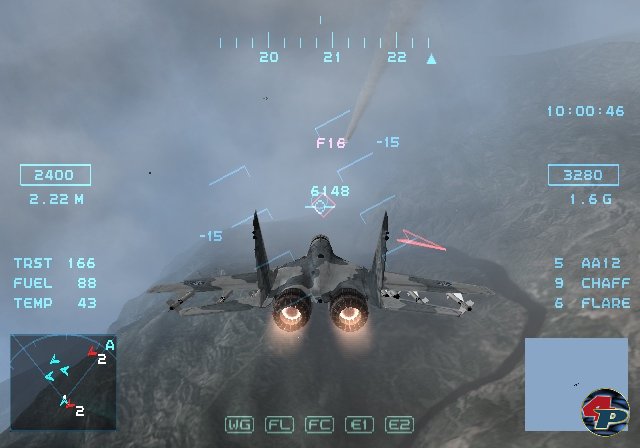Select the FL status indicator

coord(279,425)
